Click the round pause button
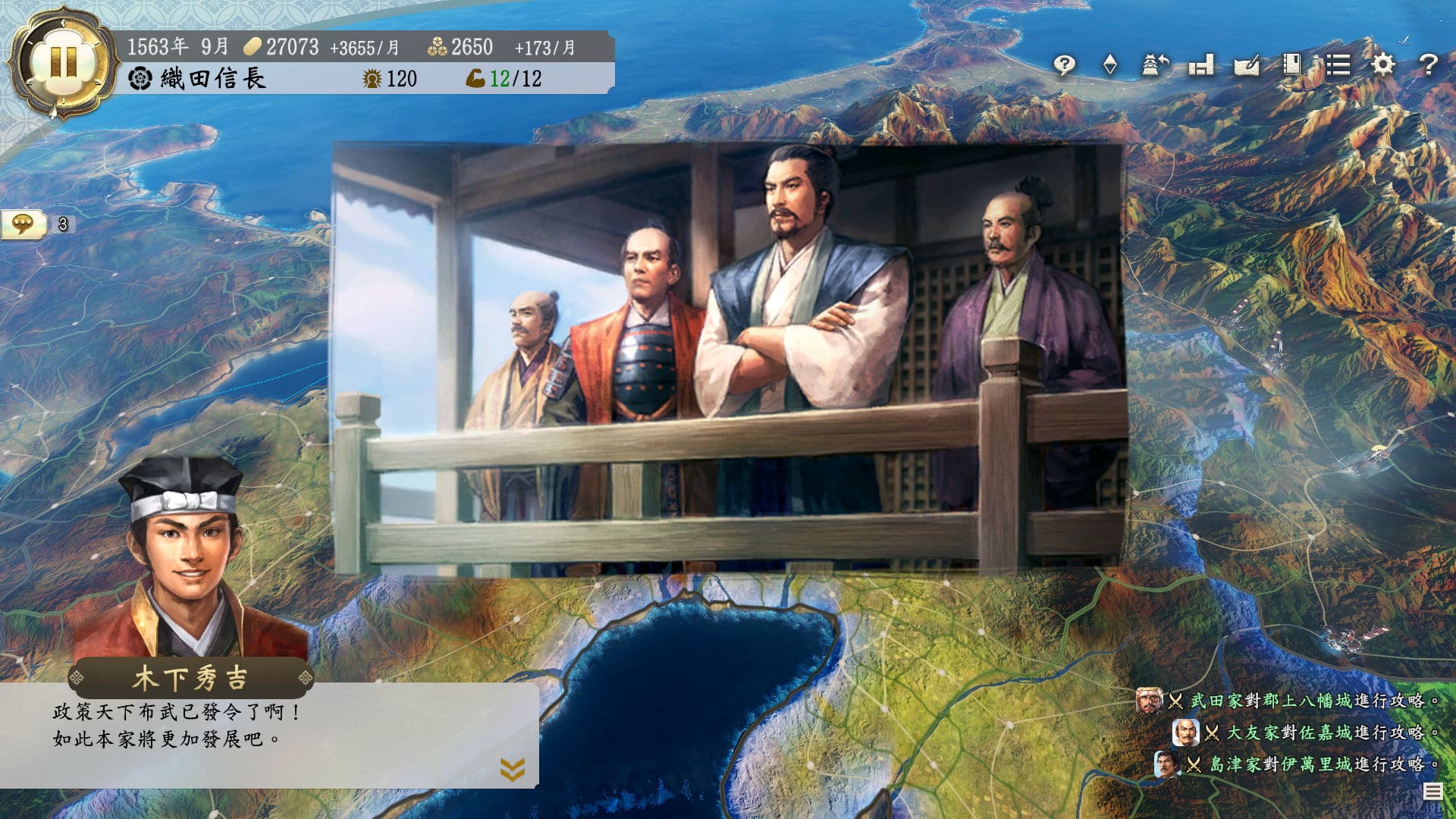Viewport: 1456px width, 819px height. 62,62
